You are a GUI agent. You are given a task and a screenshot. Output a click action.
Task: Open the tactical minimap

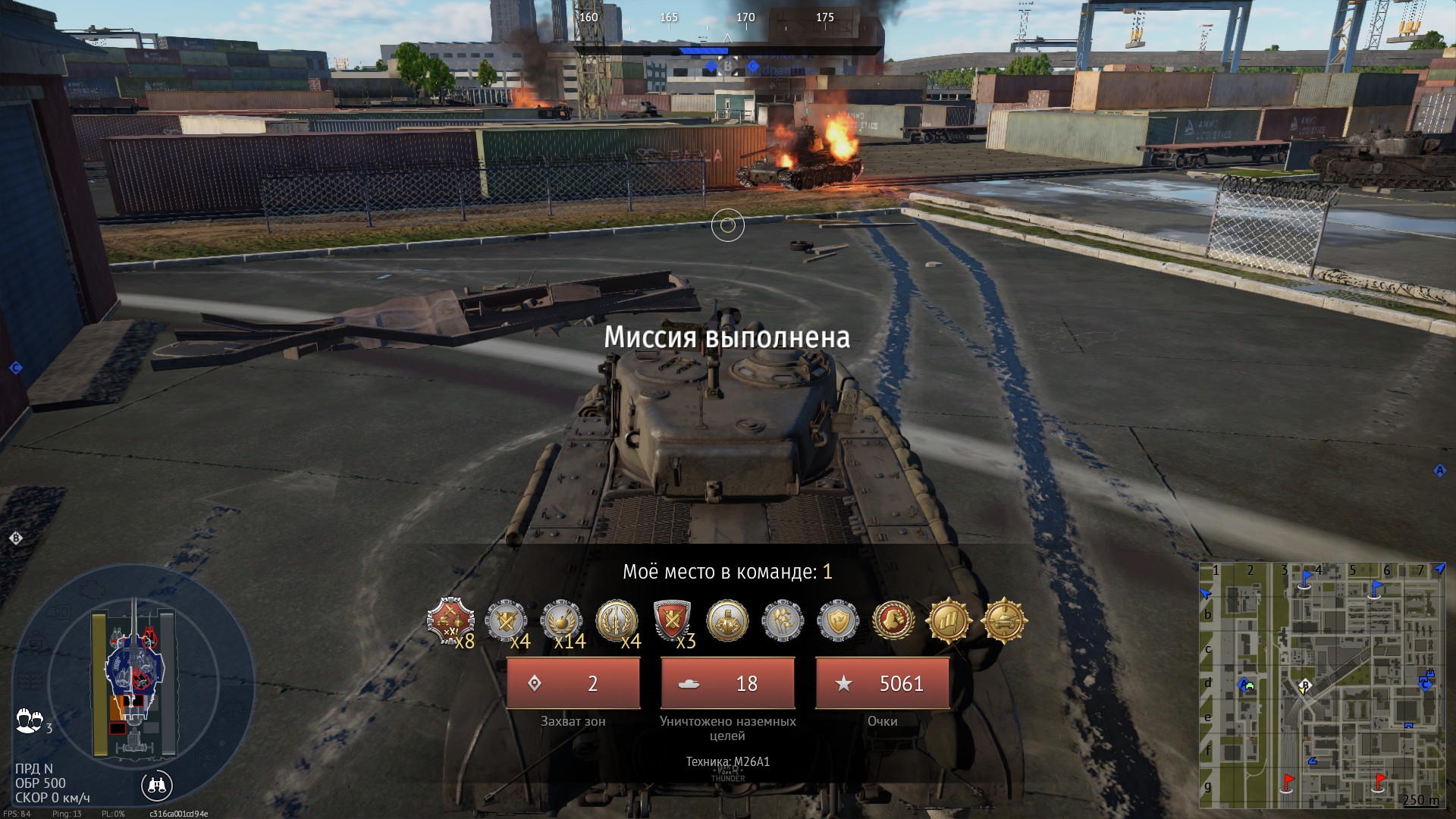pyautogui.click(x=1323, y=686)
